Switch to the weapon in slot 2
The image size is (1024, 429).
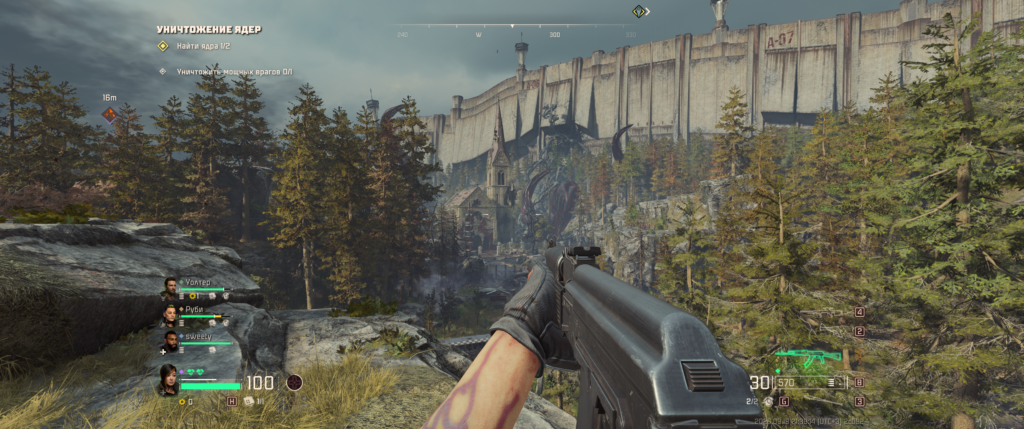859,331
